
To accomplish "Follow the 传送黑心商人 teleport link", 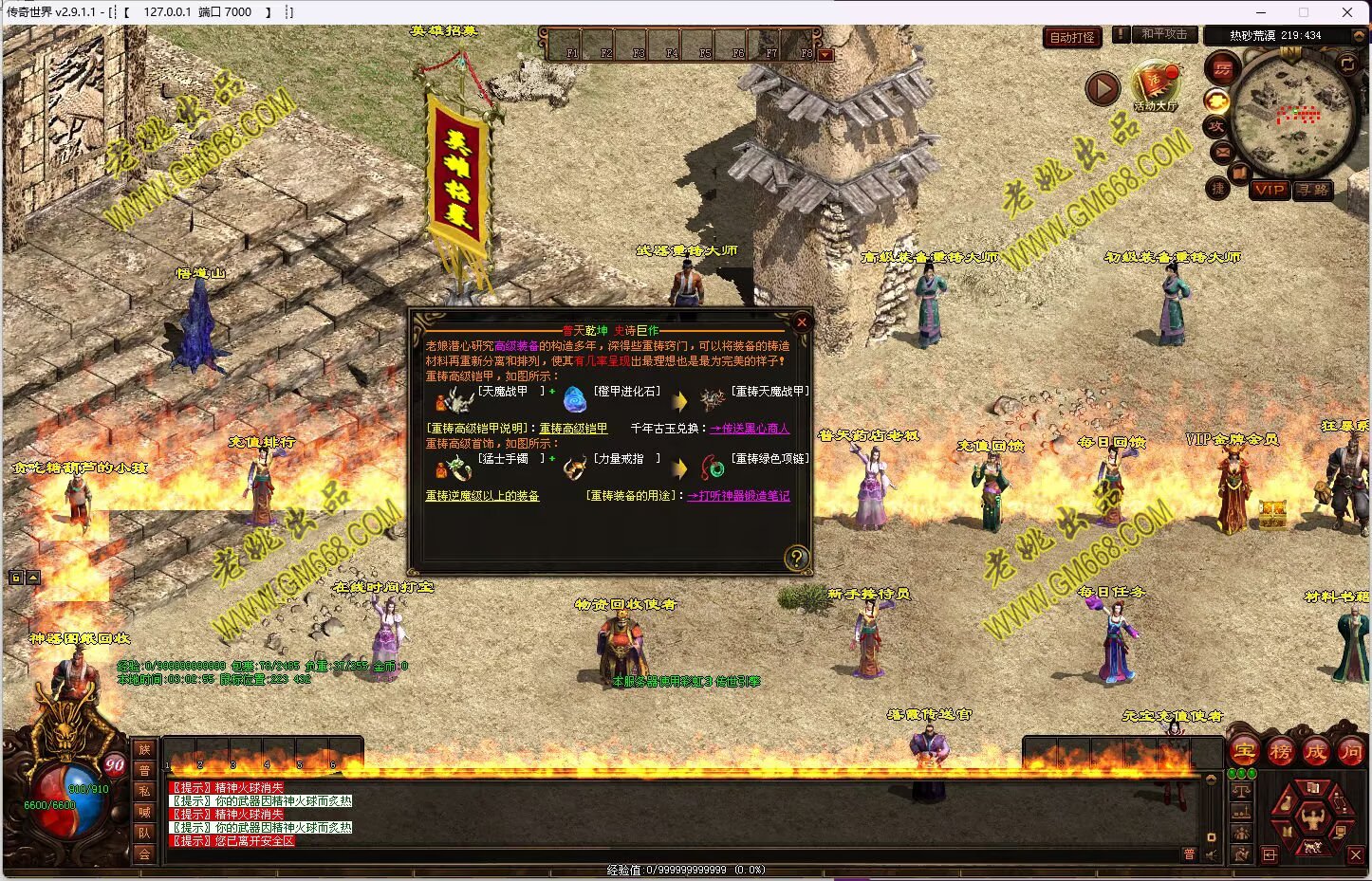I will point(750,429).
